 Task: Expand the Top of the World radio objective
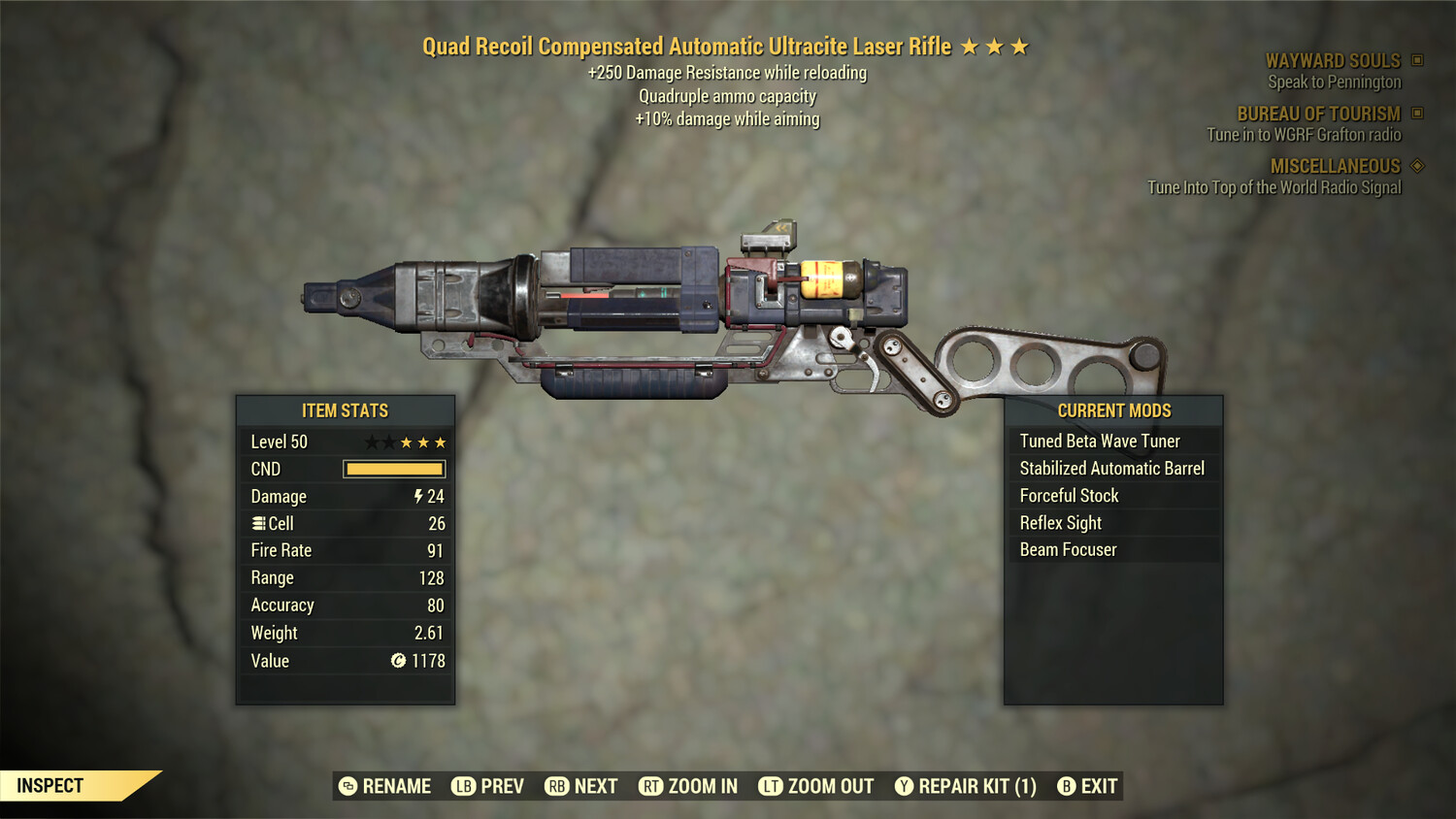point(1274,187)
